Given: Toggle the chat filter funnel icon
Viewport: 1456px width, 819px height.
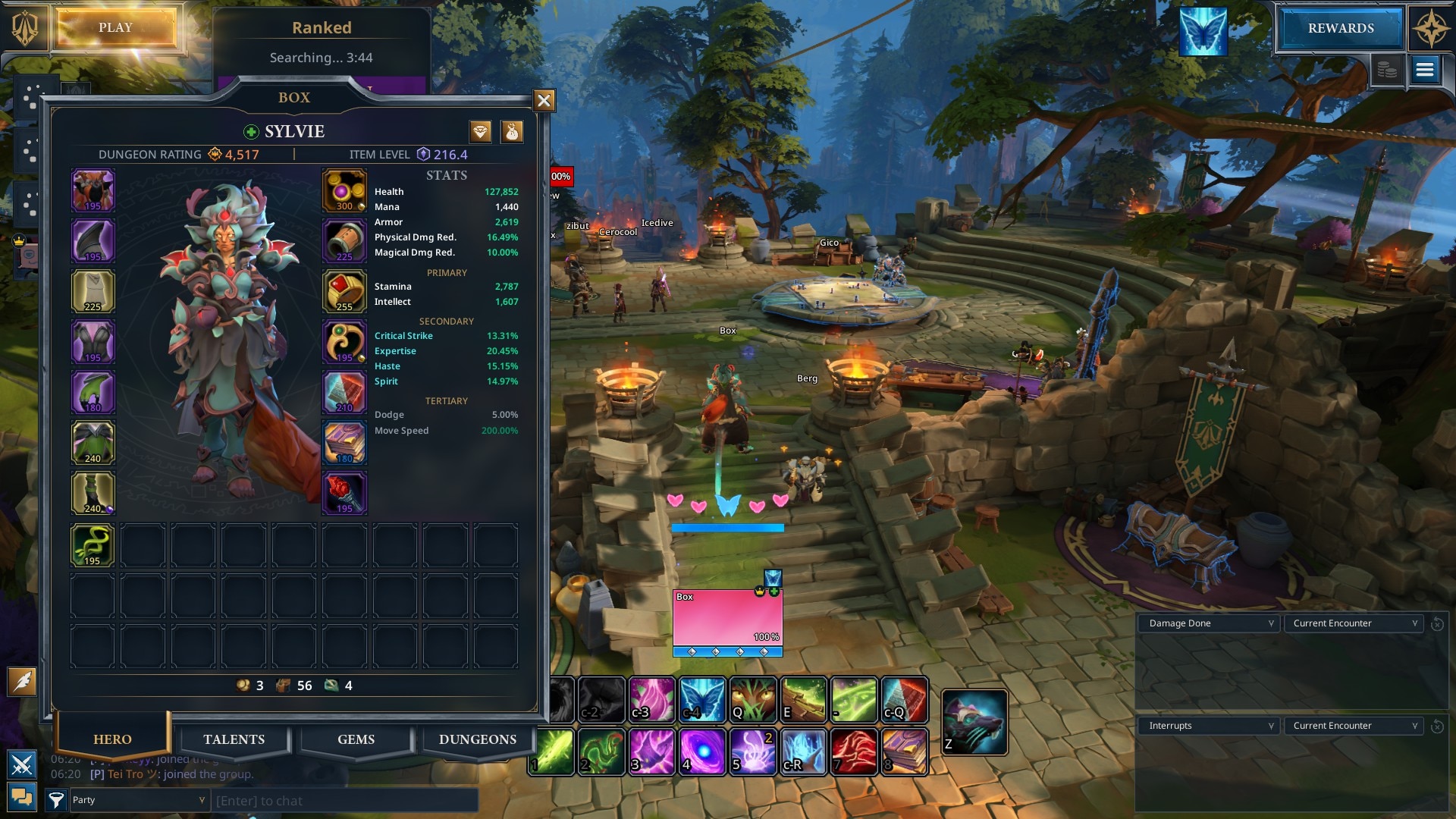Looking at the screenshot, I should click(x=57, y=798).
